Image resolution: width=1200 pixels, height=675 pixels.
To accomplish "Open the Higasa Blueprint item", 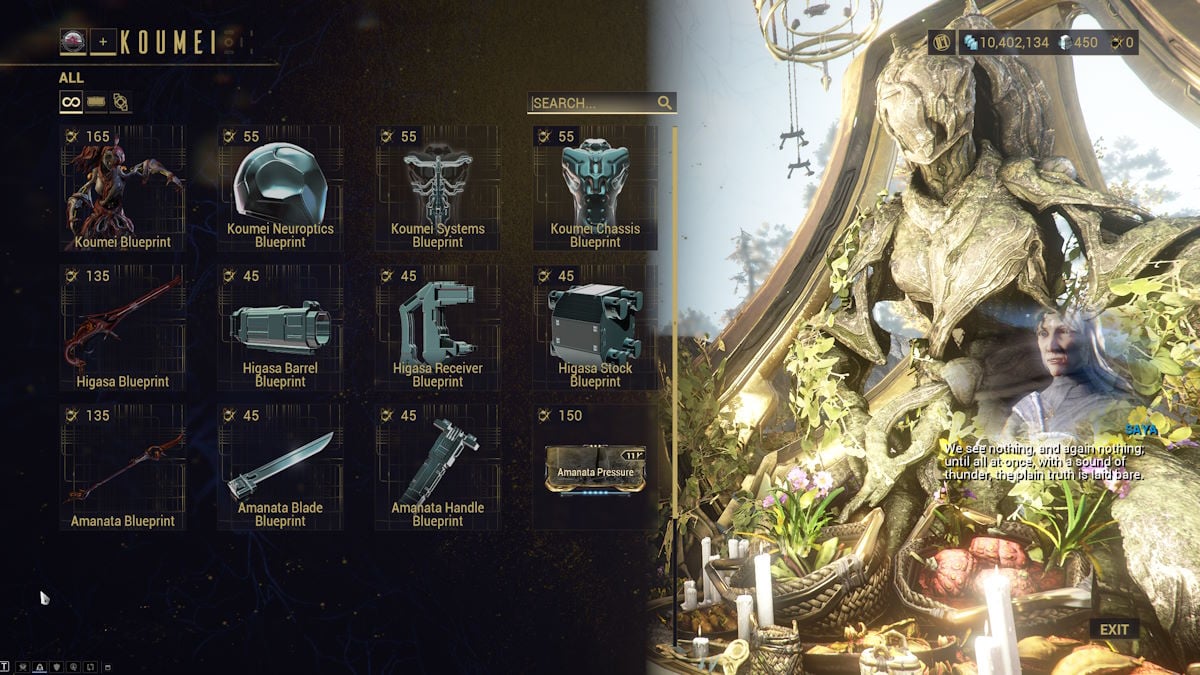I will click(x=123, y=327).
